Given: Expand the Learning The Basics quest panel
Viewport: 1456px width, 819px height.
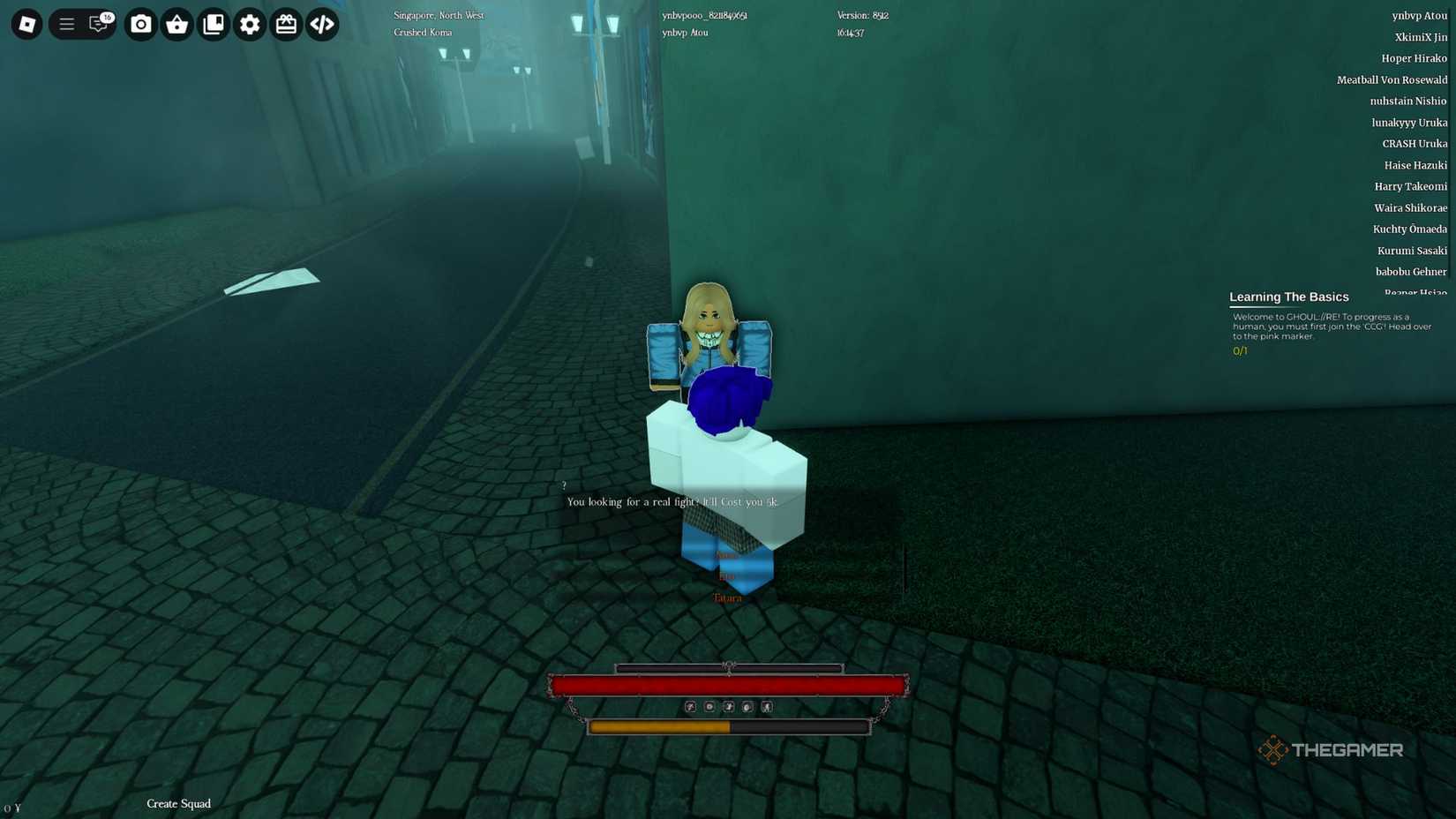Looking at the screenshot, I should pos(1288,297).
